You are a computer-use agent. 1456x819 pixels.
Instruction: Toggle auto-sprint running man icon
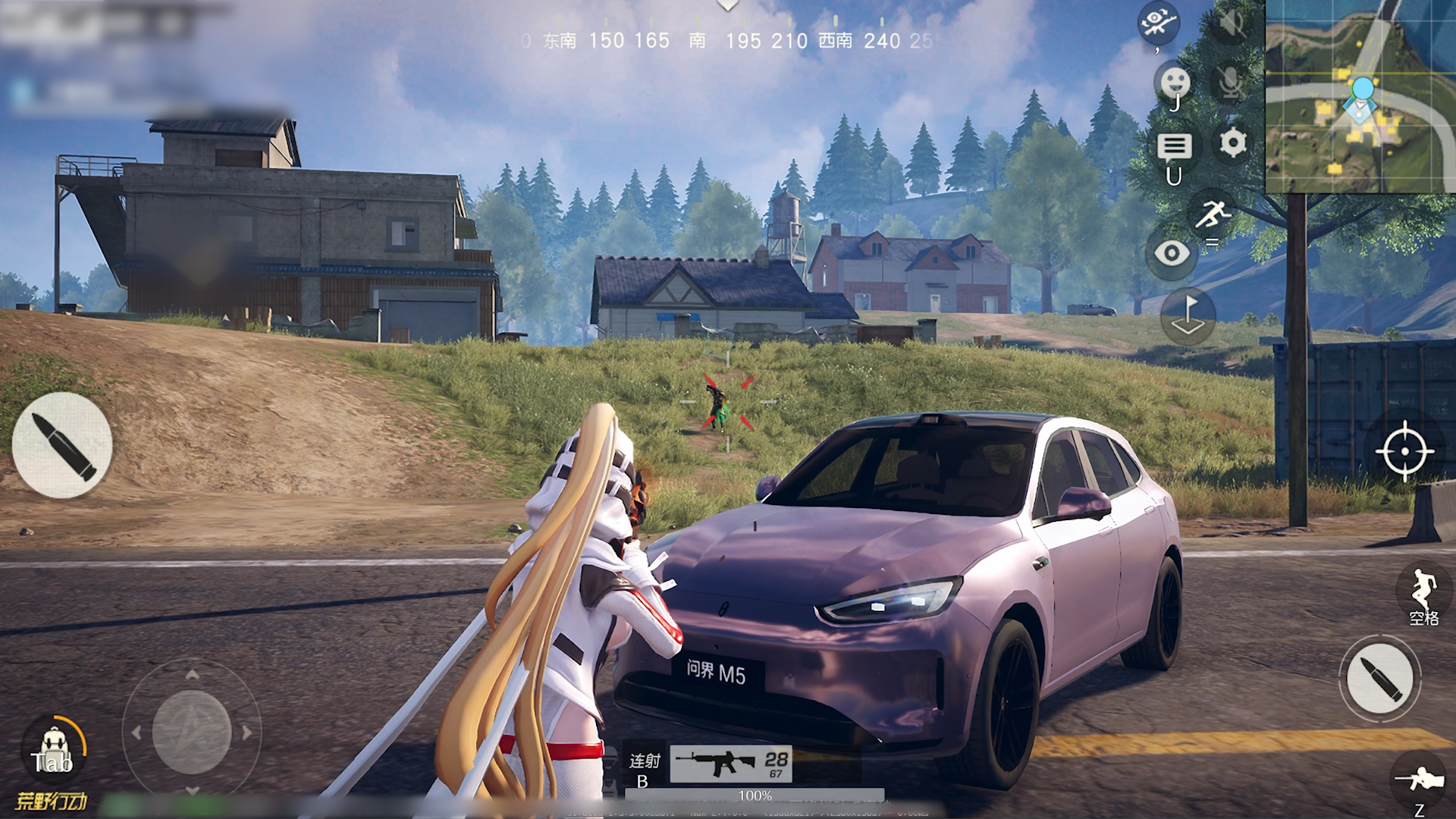pyautogui.click(x=1212, y=214)
